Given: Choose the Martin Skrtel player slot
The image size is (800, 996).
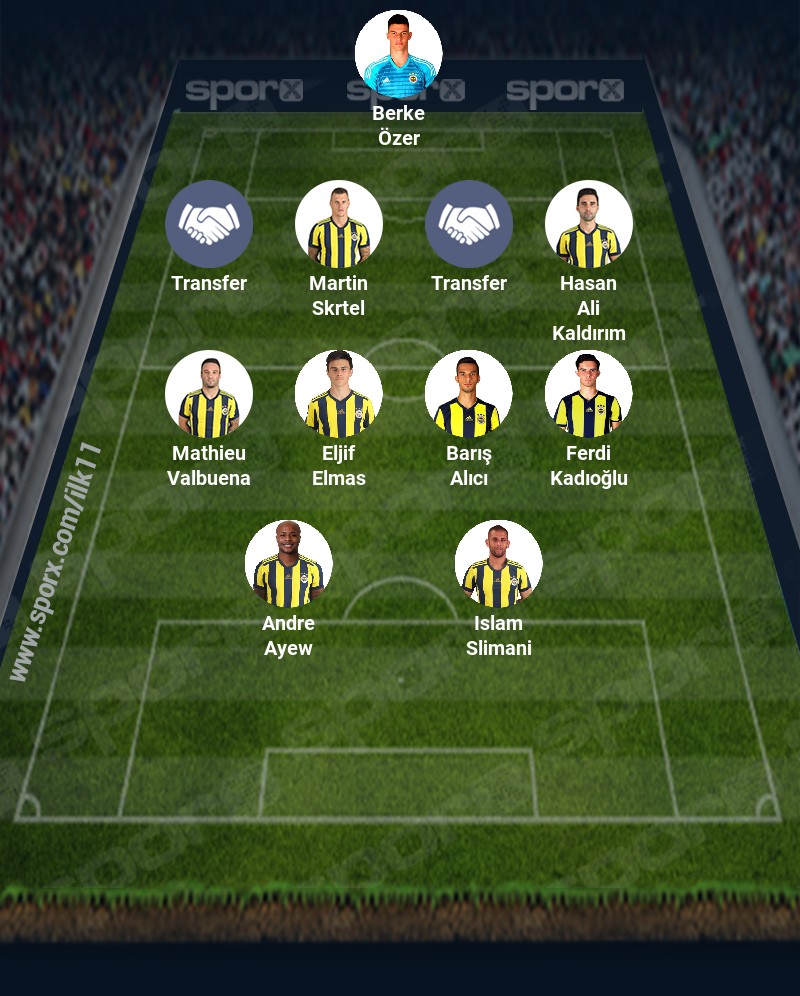Looking at the screenshot, I should [338, 224].
